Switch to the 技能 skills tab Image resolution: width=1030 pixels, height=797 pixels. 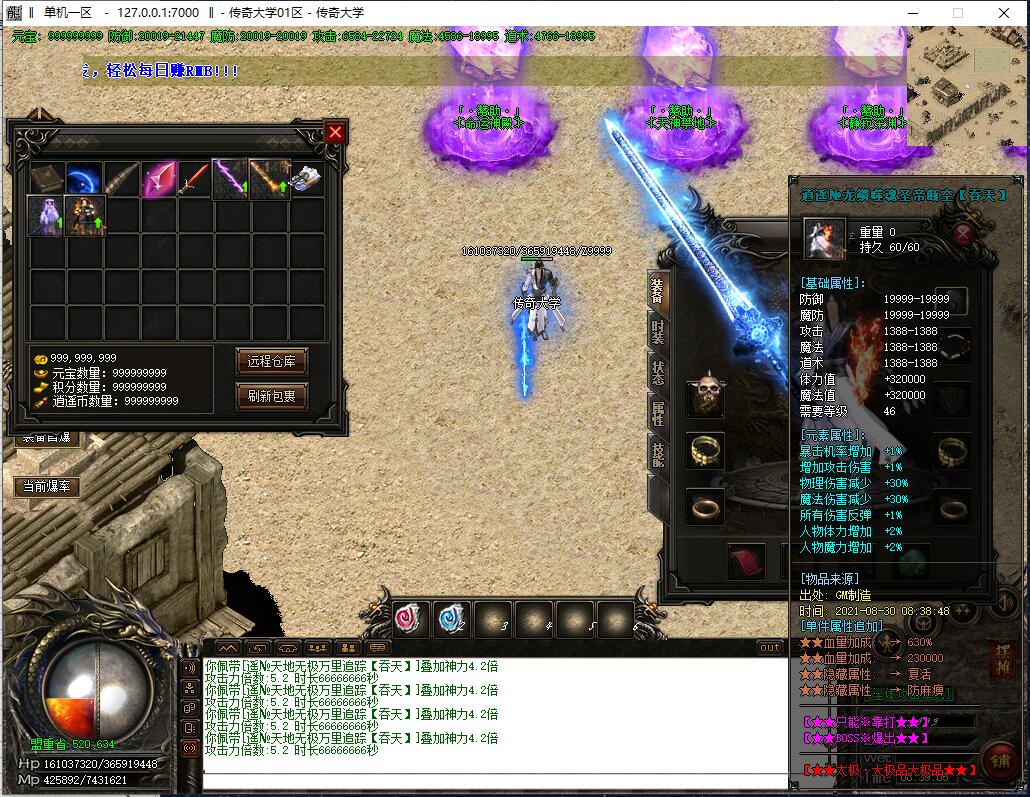(x=657, y=455)
